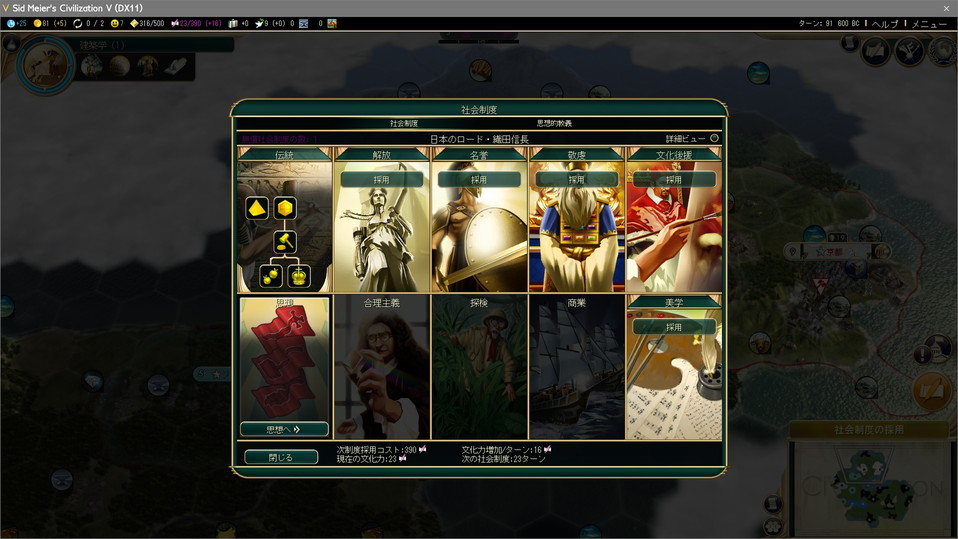Screen dimensions: 958x539
Task: Adopt the 解放 (Liberty) policy tree
Action: [381, 180]
